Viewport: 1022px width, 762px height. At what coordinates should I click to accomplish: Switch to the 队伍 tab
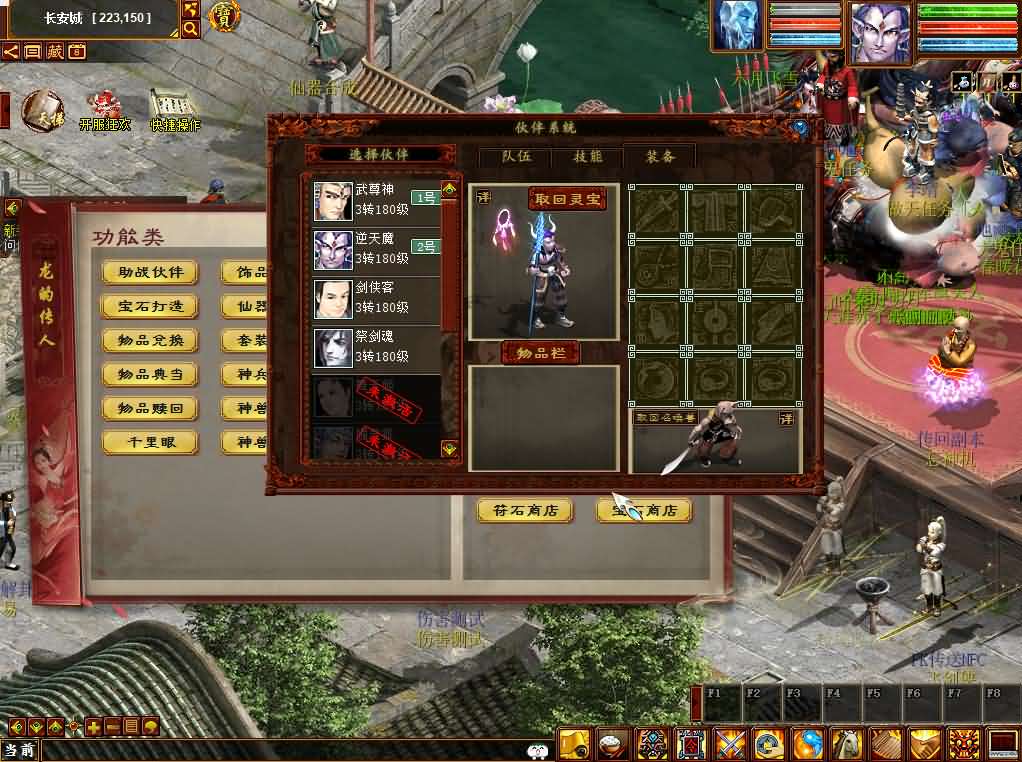[x=516, y=156]
